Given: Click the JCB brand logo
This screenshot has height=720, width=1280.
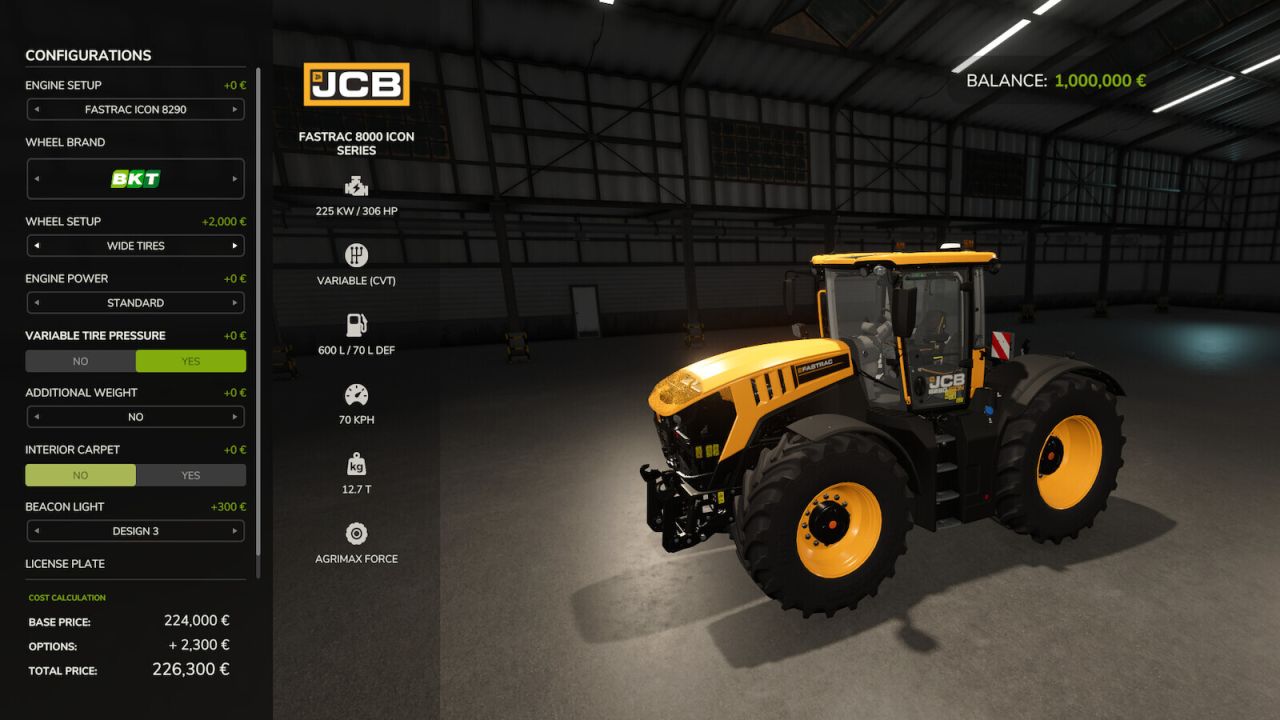Looking at the screenshot, I should [356, 84].
